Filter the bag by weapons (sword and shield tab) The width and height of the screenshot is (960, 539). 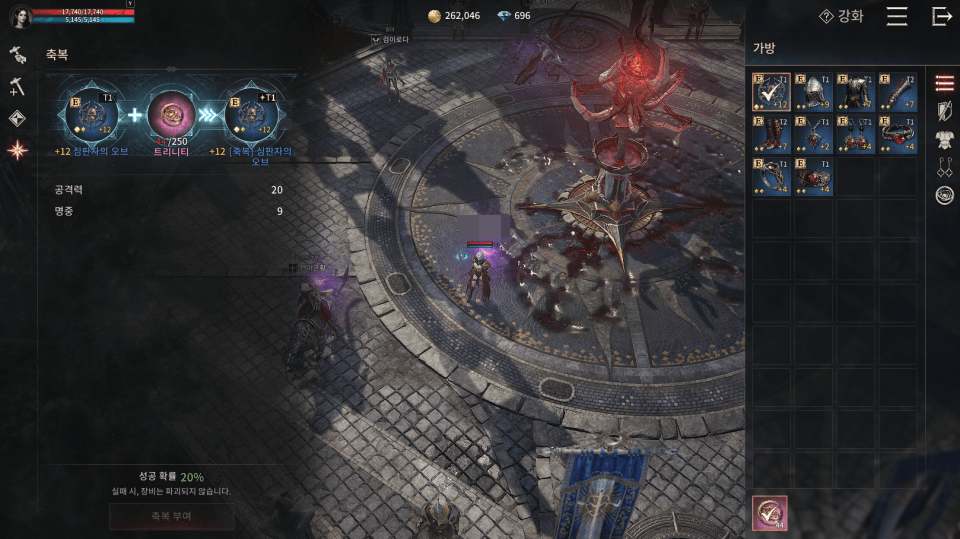(x=944, y=111)
